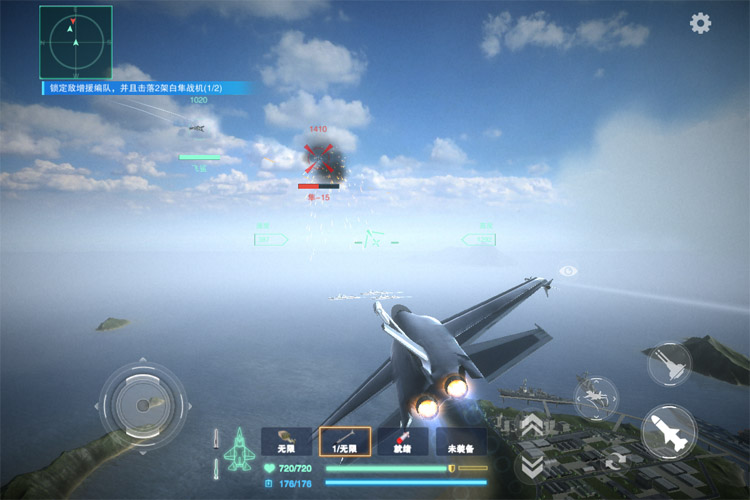Click the radar minimap
The image size is (750, 500).
75,42
